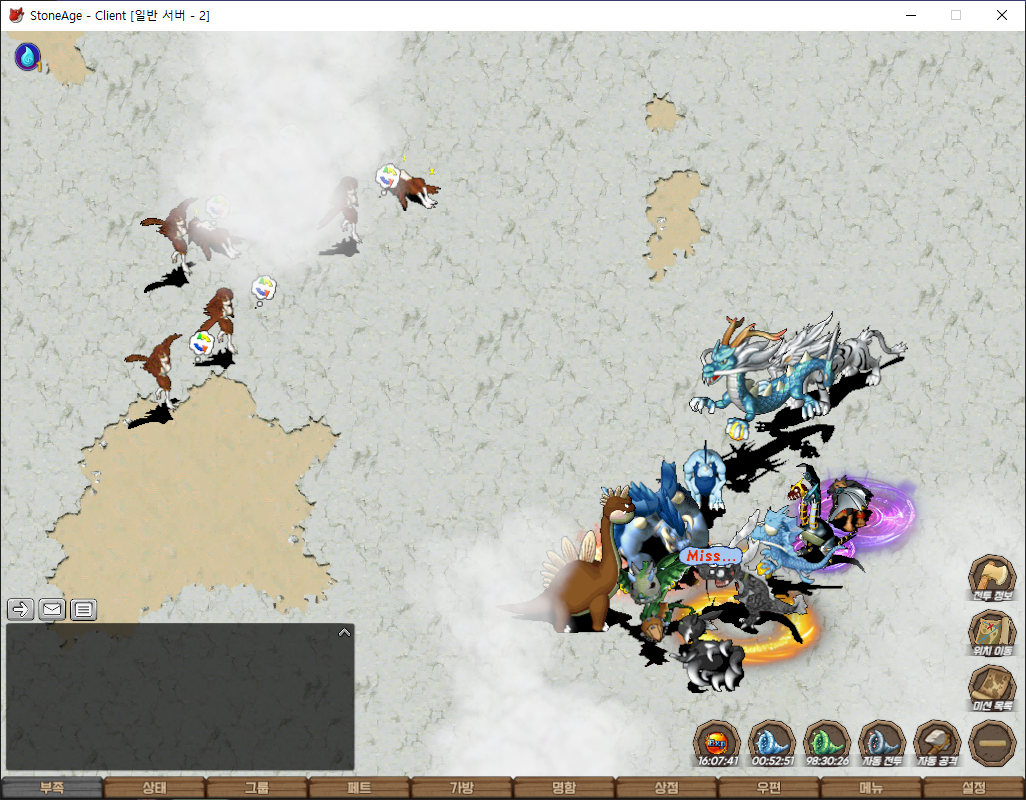Open the 위치 이동 map icon
Image resolution: width=1026 pixels, height=800 pixels.
[992, 634]
